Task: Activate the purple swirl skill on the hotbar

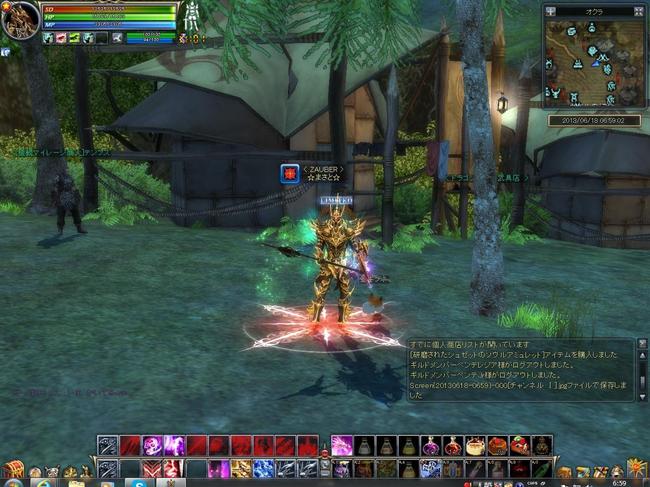Action: (x=153, y=446)
